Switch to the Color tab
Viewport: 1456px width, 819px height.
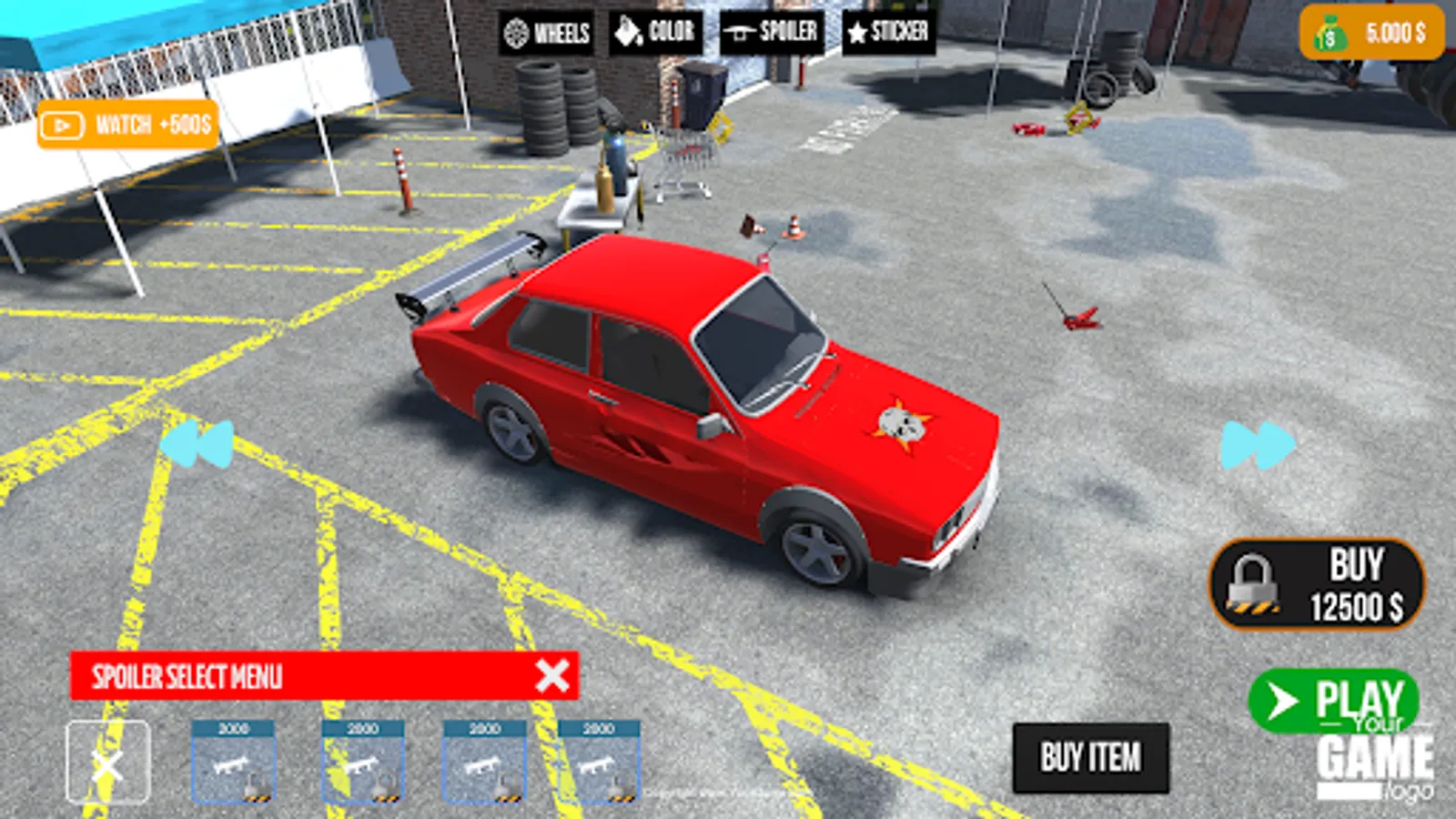pos(655,33)
